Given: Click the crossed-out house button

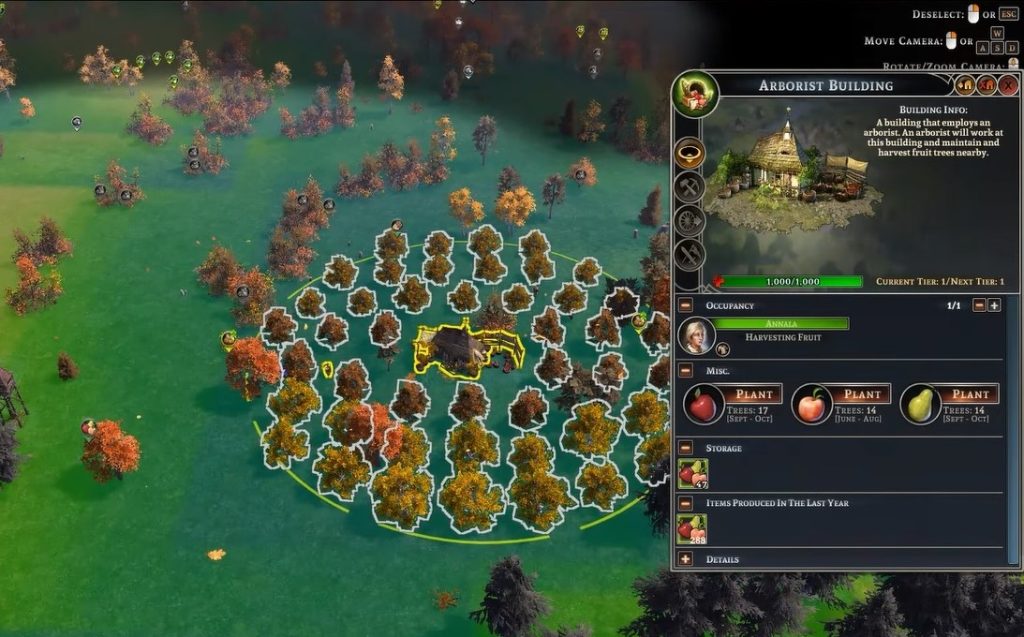Looking at the screenshot, I should 987,85.
